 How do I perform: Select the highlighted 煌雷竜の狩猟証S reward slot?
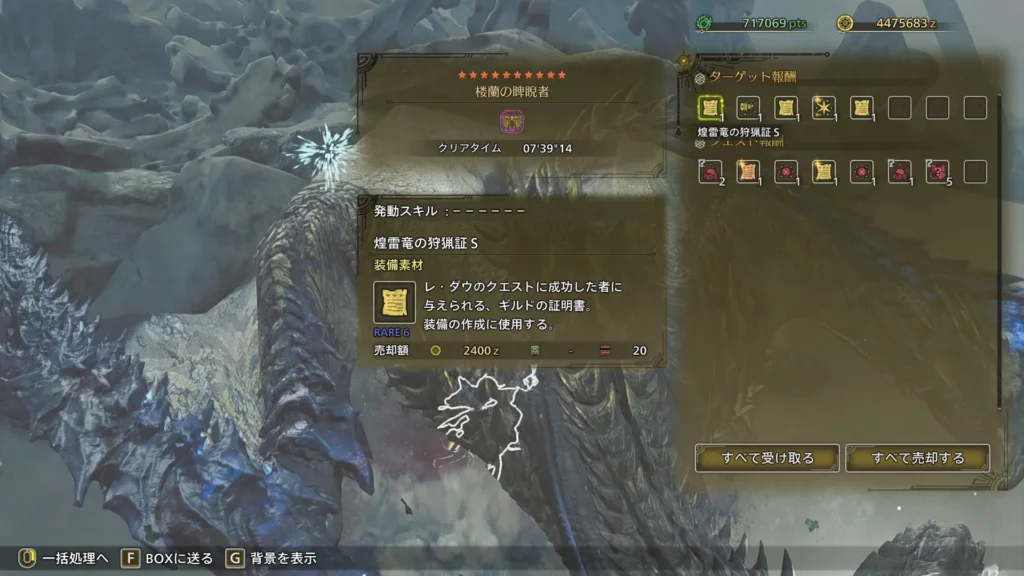[711, 107]
